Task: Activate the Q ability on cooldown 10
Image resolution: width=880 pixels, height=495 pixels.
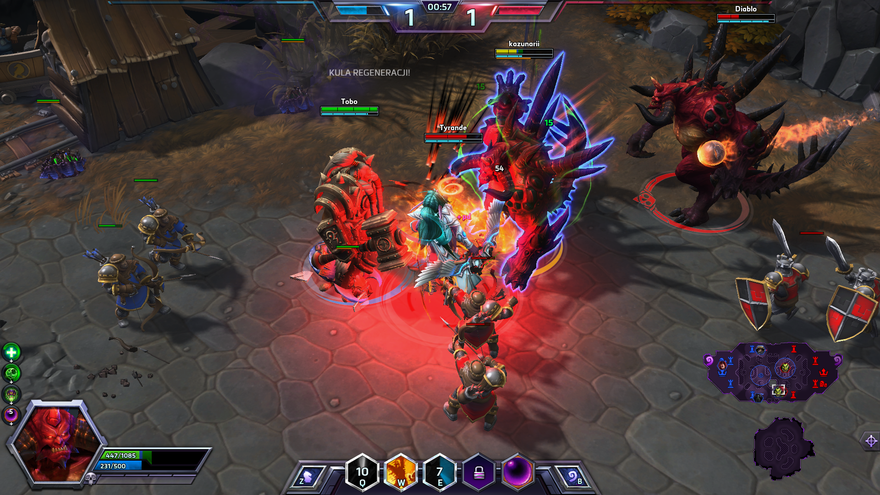Action: coord(361,472)
